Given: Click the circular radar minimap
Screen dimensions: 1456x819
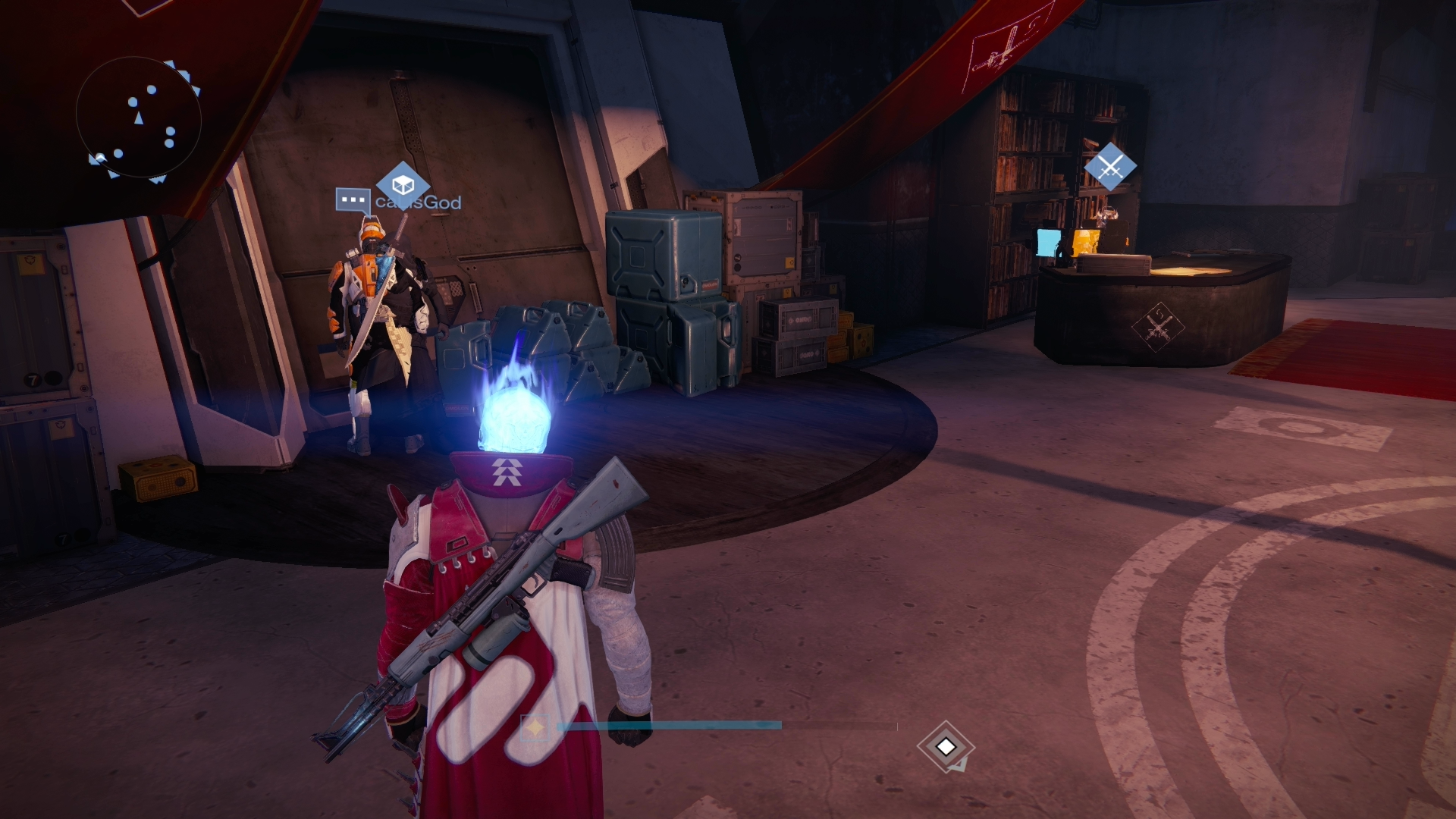Looking at the screenshot, I should pyautogui.click(x=139, y=119).
